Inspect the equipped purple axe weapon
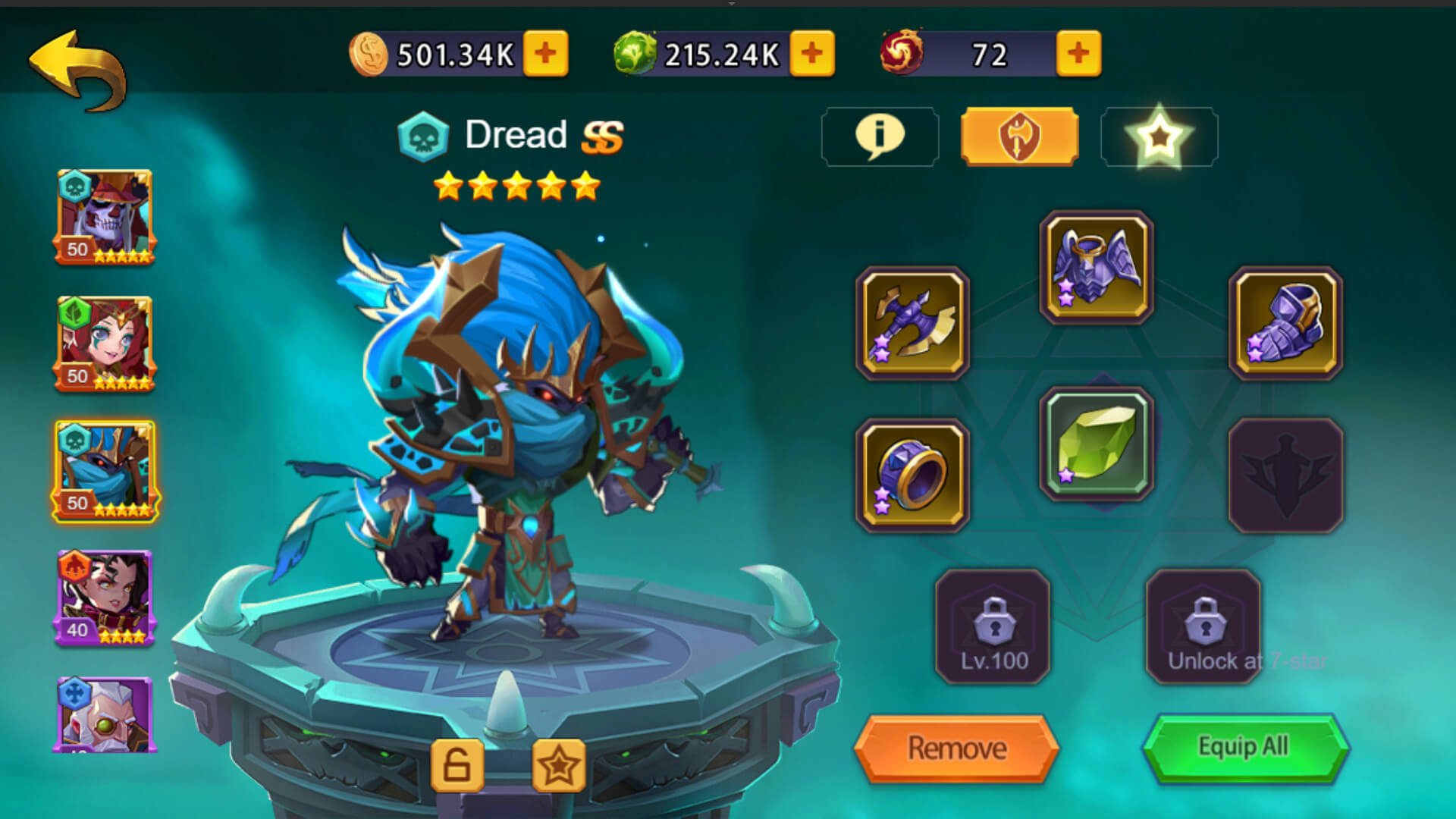Screen dimensions: 1456x819 point(912,323)
